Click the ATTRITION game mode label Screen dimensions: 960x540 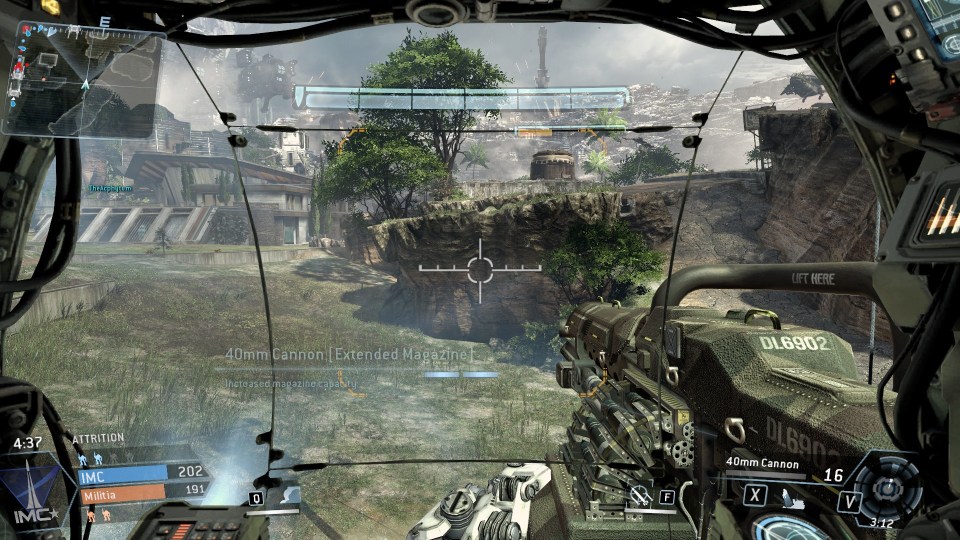[98, 438]
